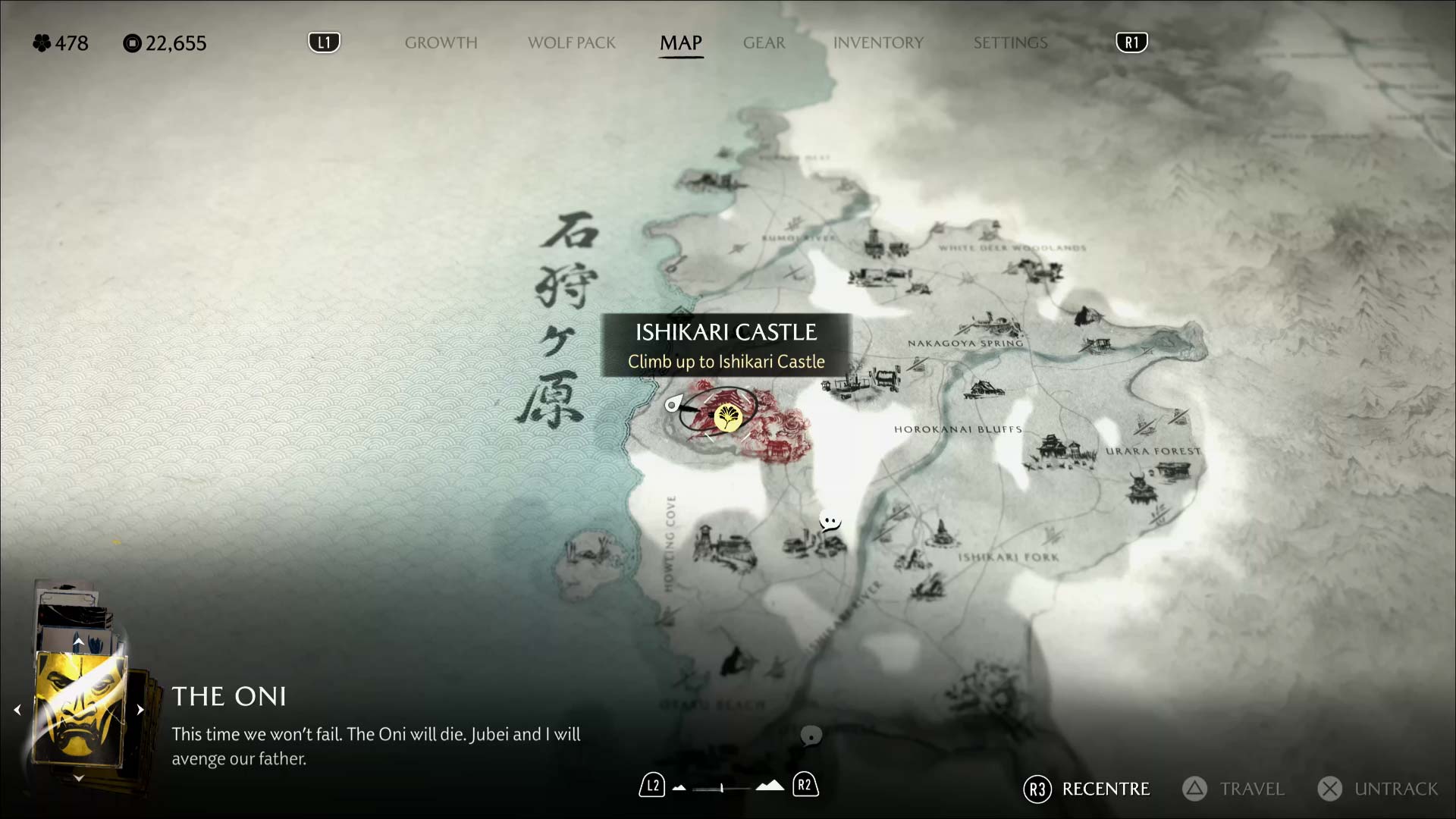Recentre the map view
This screenshot has width=1456, height=819.
(1086, 789)
